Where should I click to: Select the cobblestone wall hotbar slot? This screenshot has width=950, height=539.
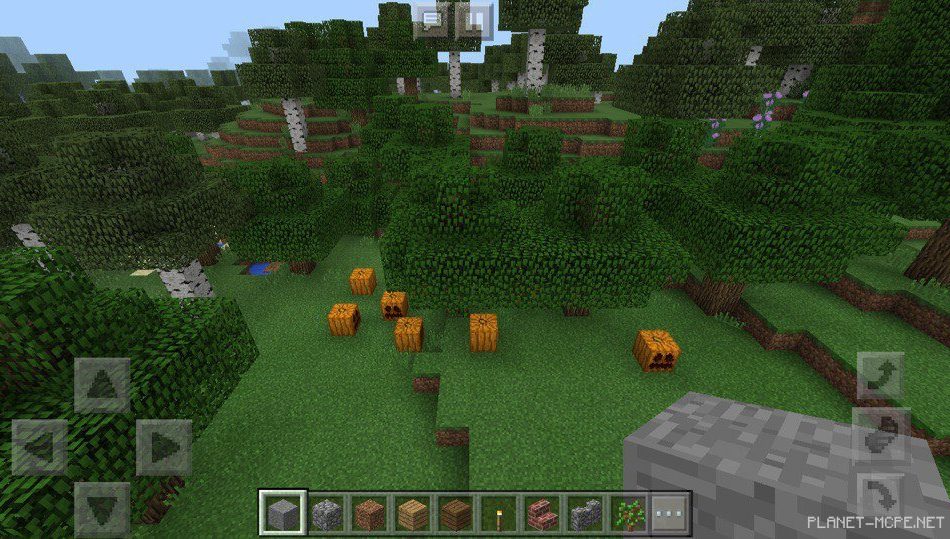tap(584, 514)
